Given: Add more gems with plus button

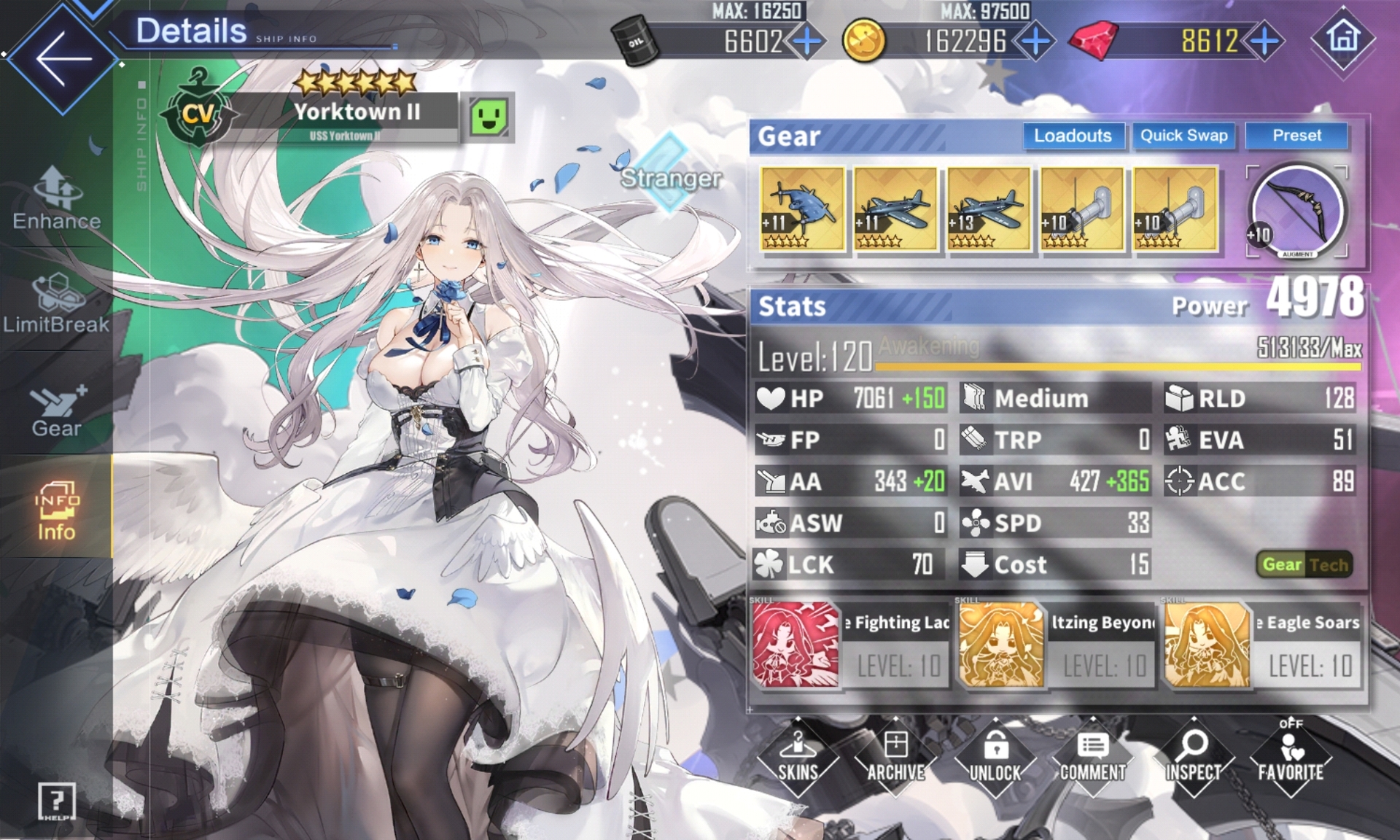Looking at the screenshot, I should [1265, 42].
